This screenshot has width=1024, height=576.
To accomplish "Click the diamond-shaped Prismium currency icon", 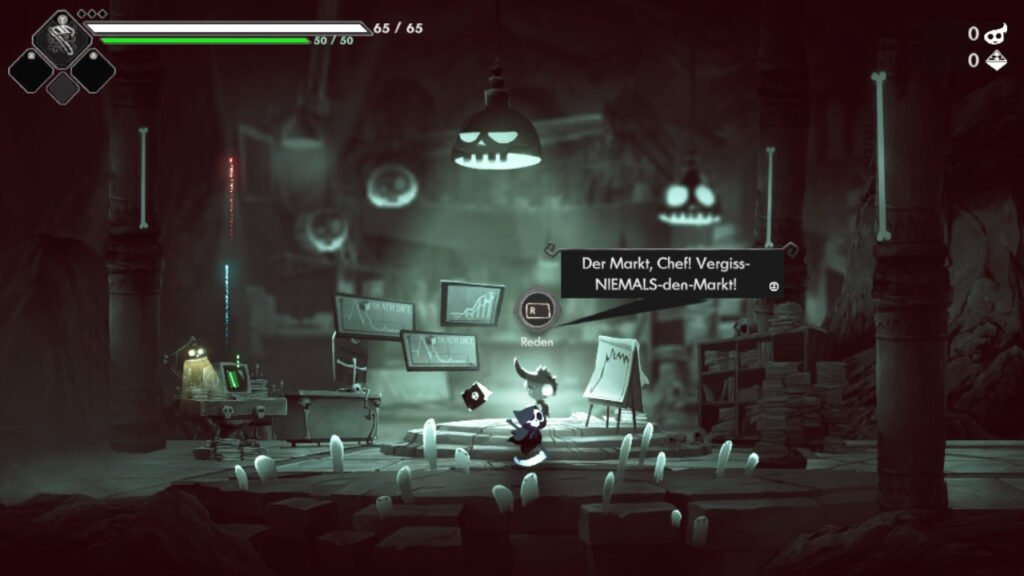I will [996, 61].
